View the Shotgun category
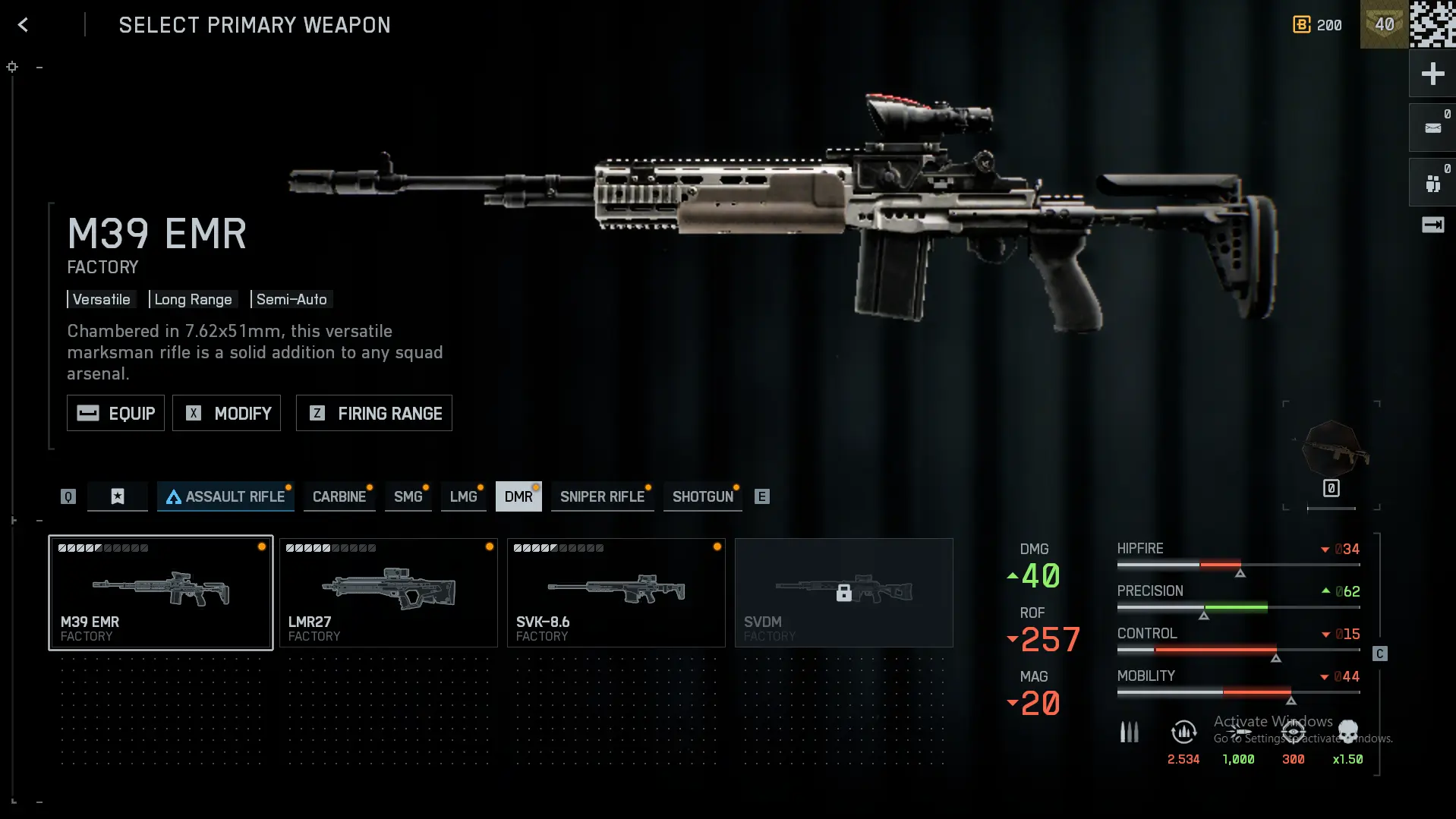The width and height of the screenshot is (1456, 819). pyautogui.click(x=702, y=496)
